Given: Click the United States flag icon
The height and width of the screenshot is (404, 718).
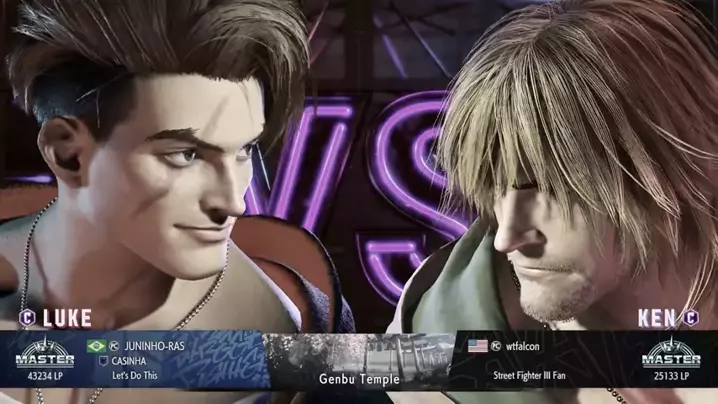Looking at the screenshot, I should coord(477,346).
